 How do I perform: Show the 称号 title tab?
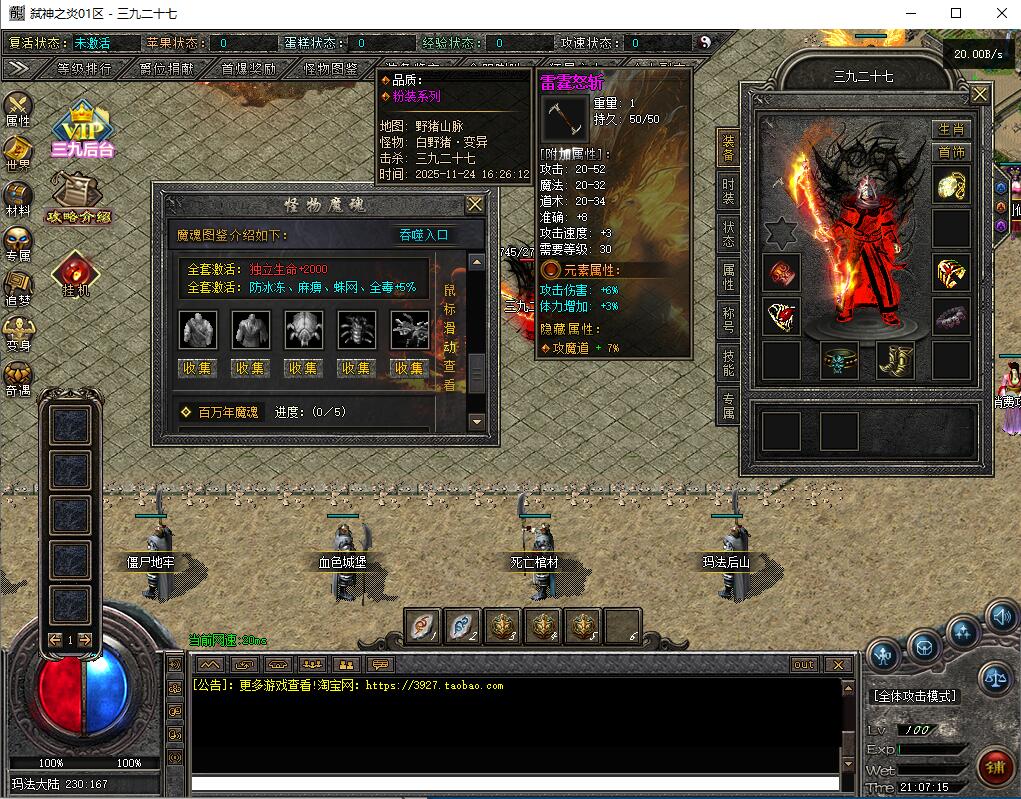point(728,320)
